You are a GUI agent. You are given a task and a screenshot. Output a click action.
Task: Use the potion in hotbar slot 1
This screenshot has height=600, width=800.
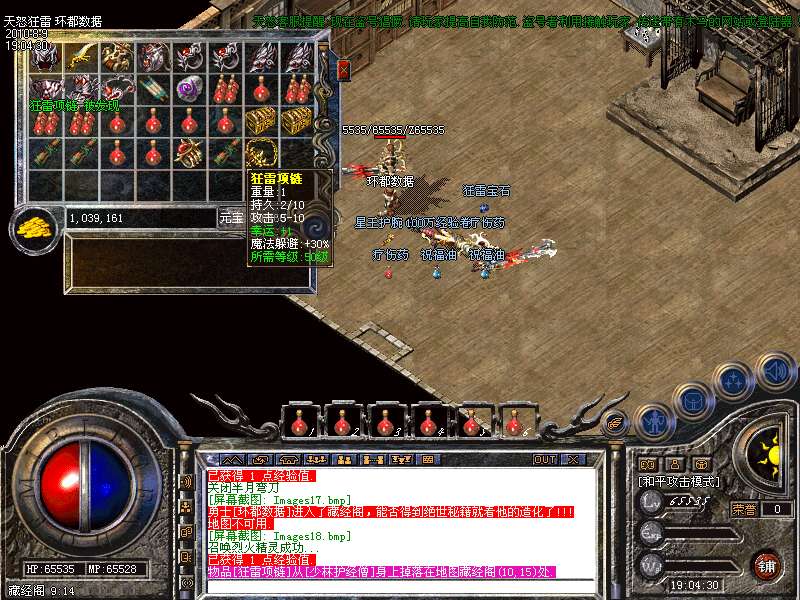[x=299, y=422]
